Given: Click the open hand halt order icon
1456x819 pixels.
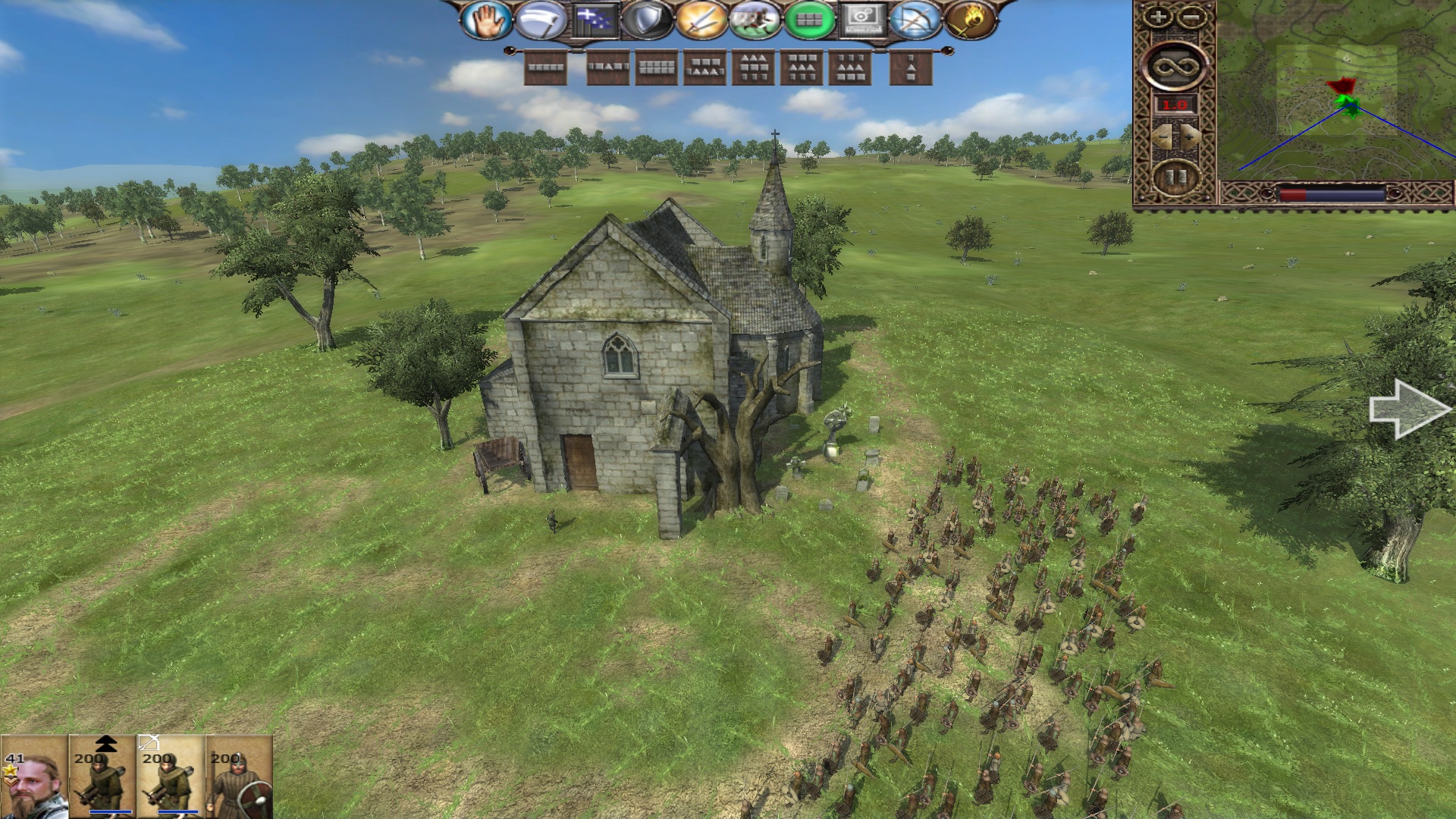Looking at the screenshot, I should pos(486,20).
